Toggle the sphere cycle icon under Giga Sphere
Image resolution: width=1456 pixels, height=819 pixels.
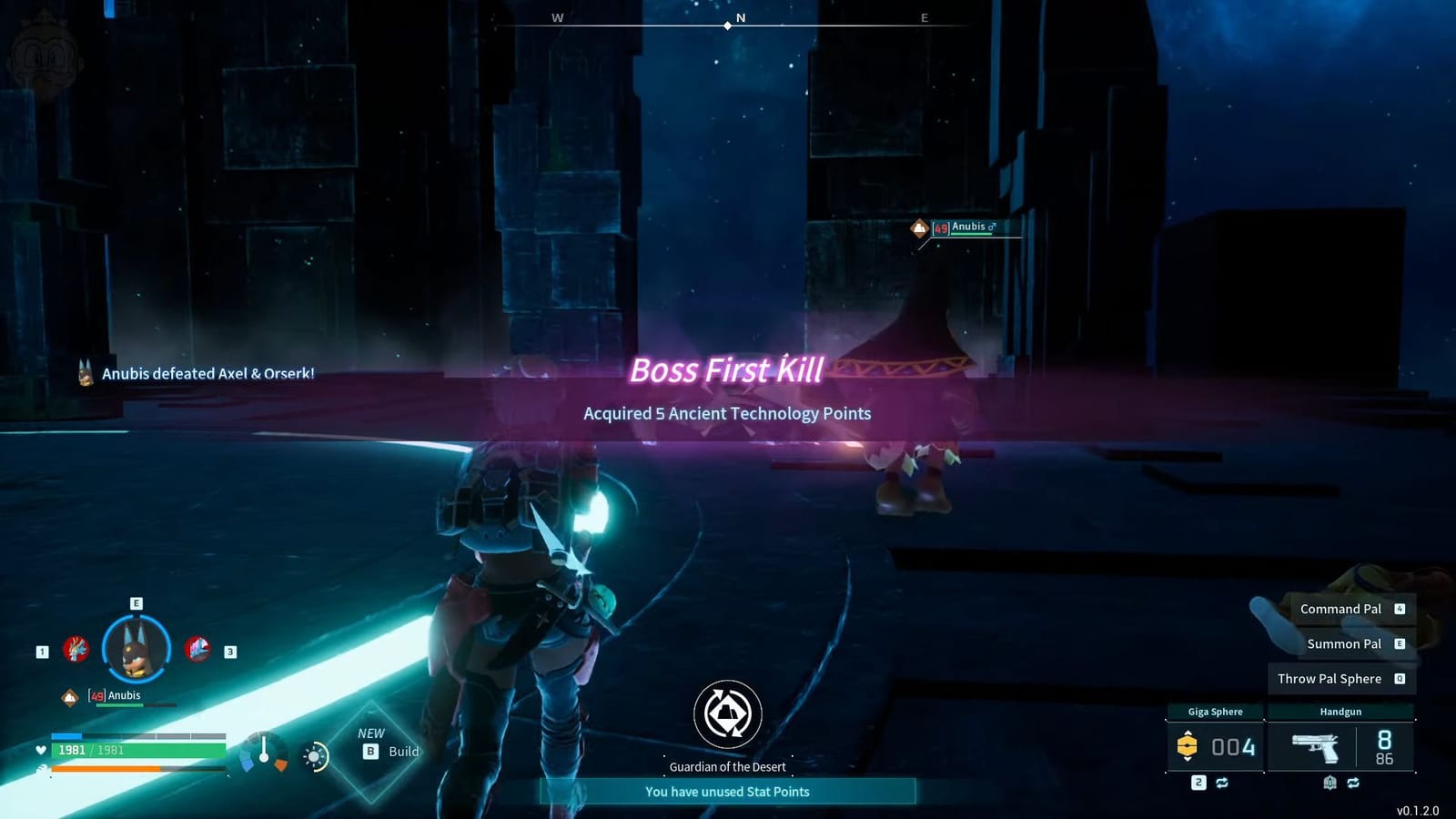(x=1223, y=783)
